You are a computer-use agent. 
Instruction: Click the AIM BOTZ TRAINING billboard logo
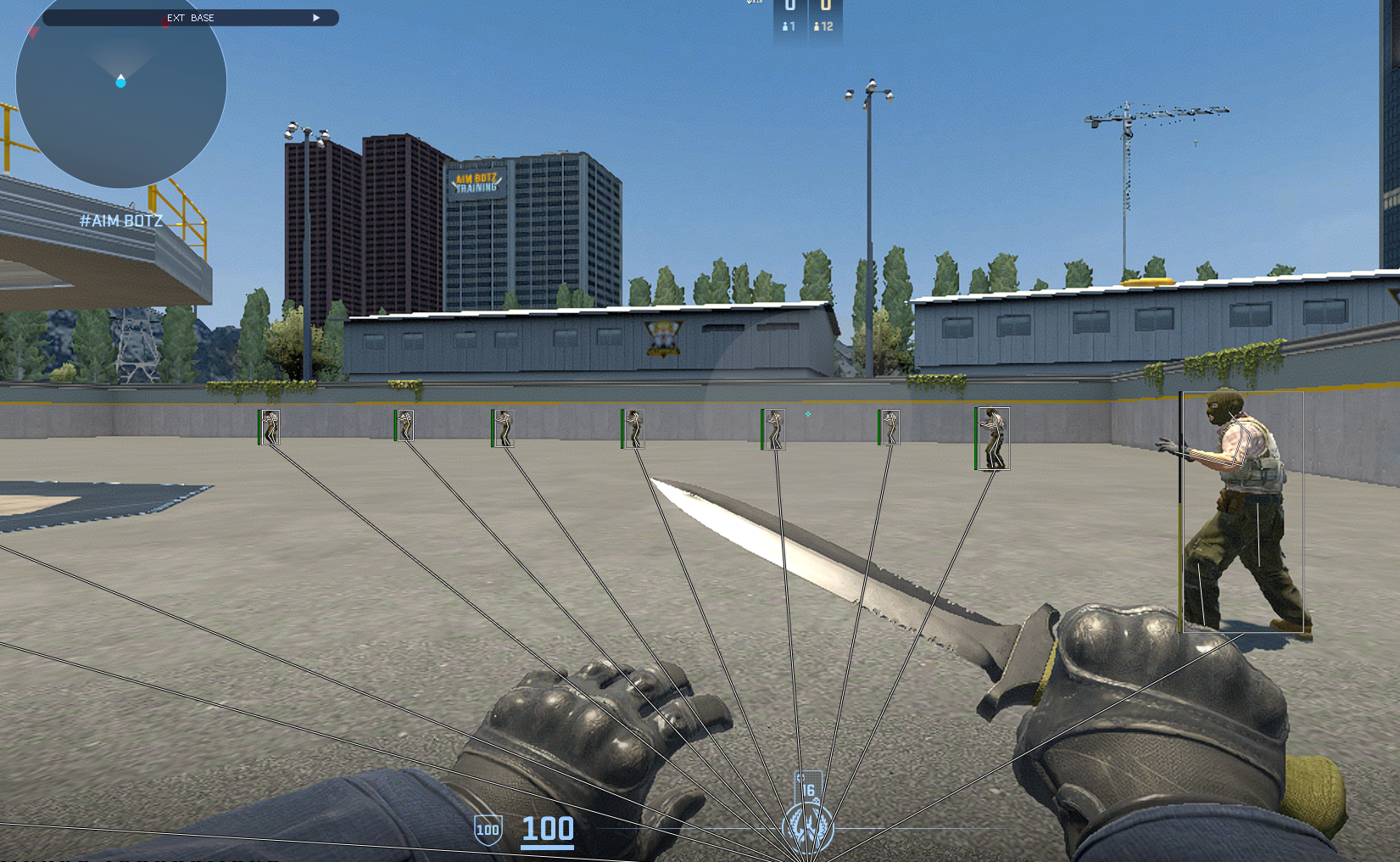476,181
